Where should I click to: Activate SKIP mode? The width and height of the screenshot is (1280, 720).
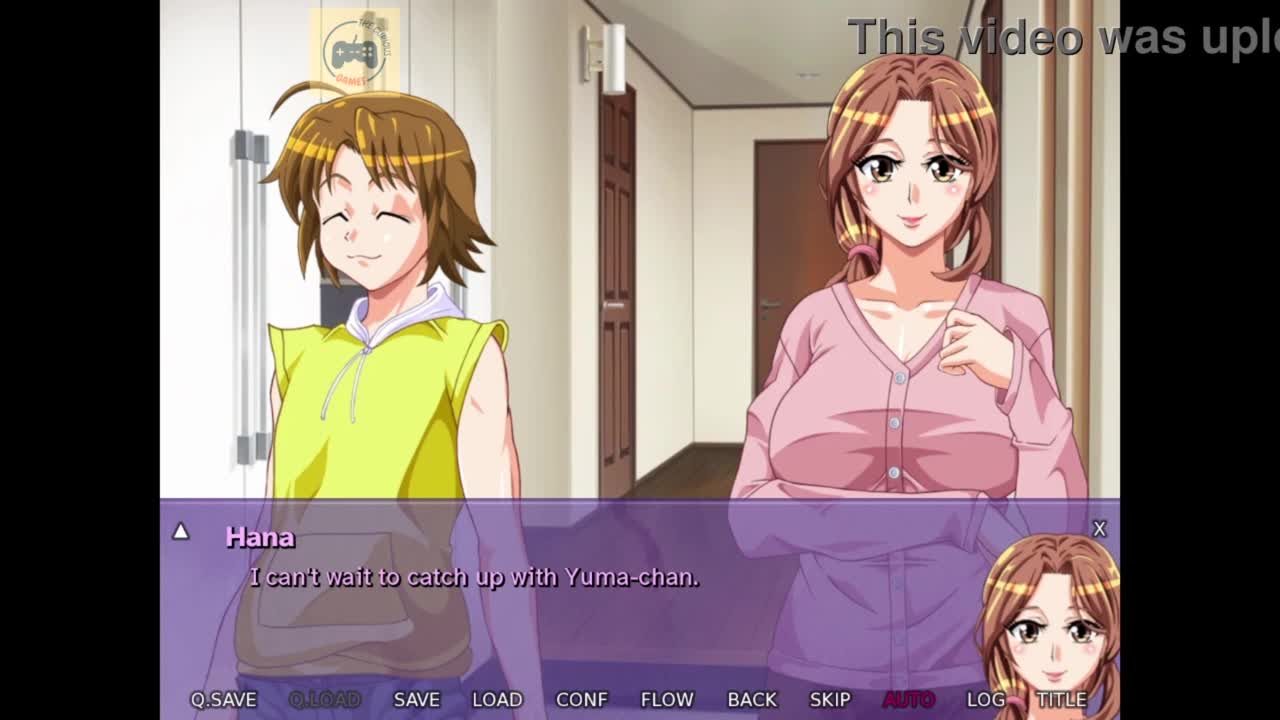(x=830, y=700)
